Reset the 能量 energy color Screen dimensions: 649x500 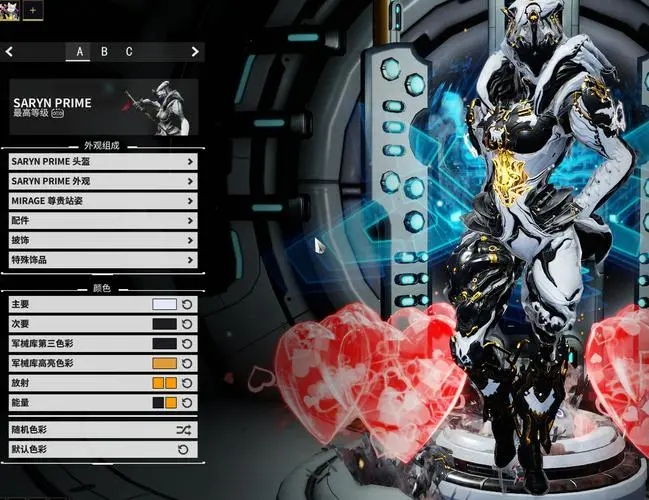pos(187,402)
